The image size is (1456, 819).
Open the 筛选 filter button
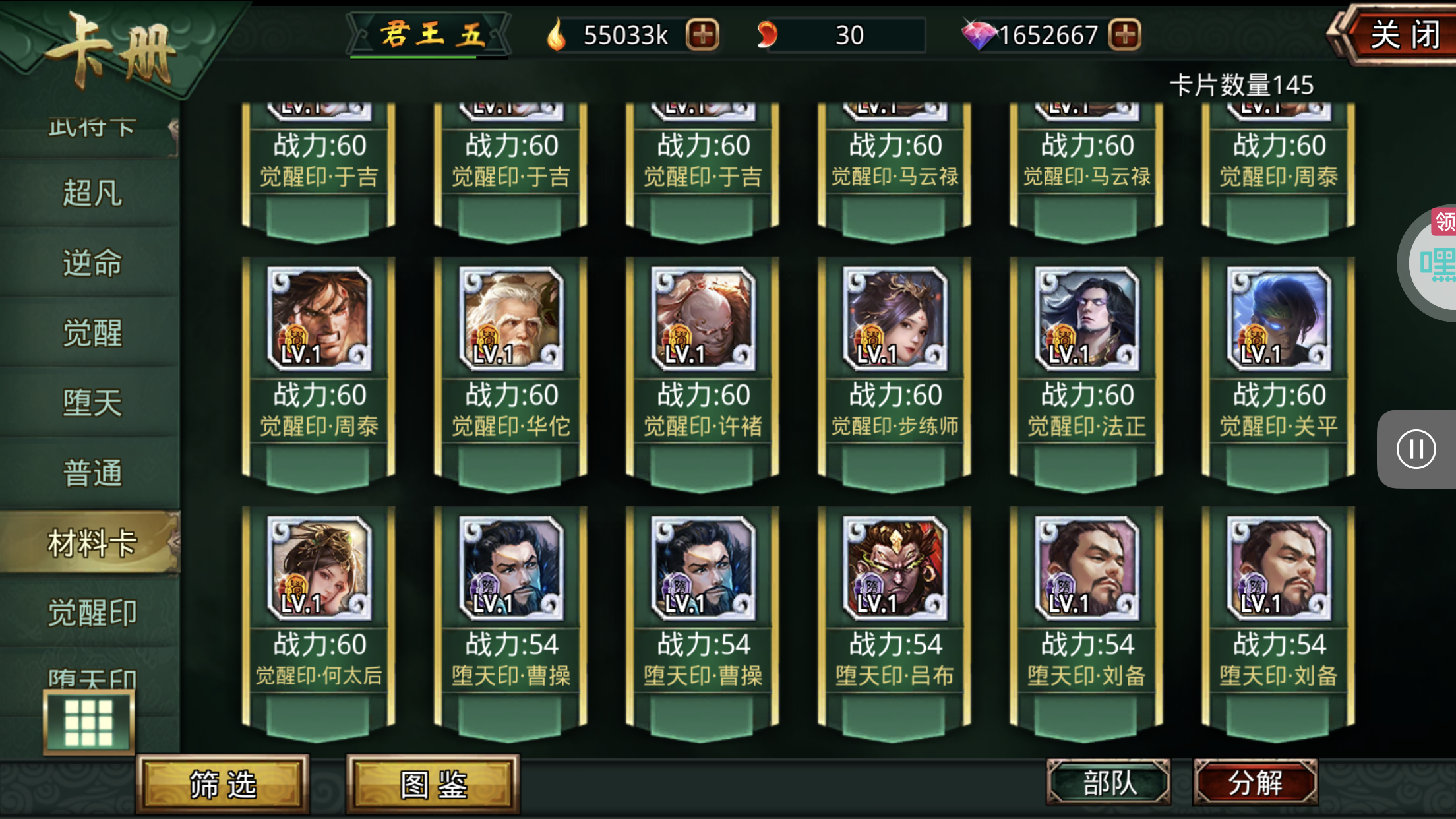tap(223, 784)
